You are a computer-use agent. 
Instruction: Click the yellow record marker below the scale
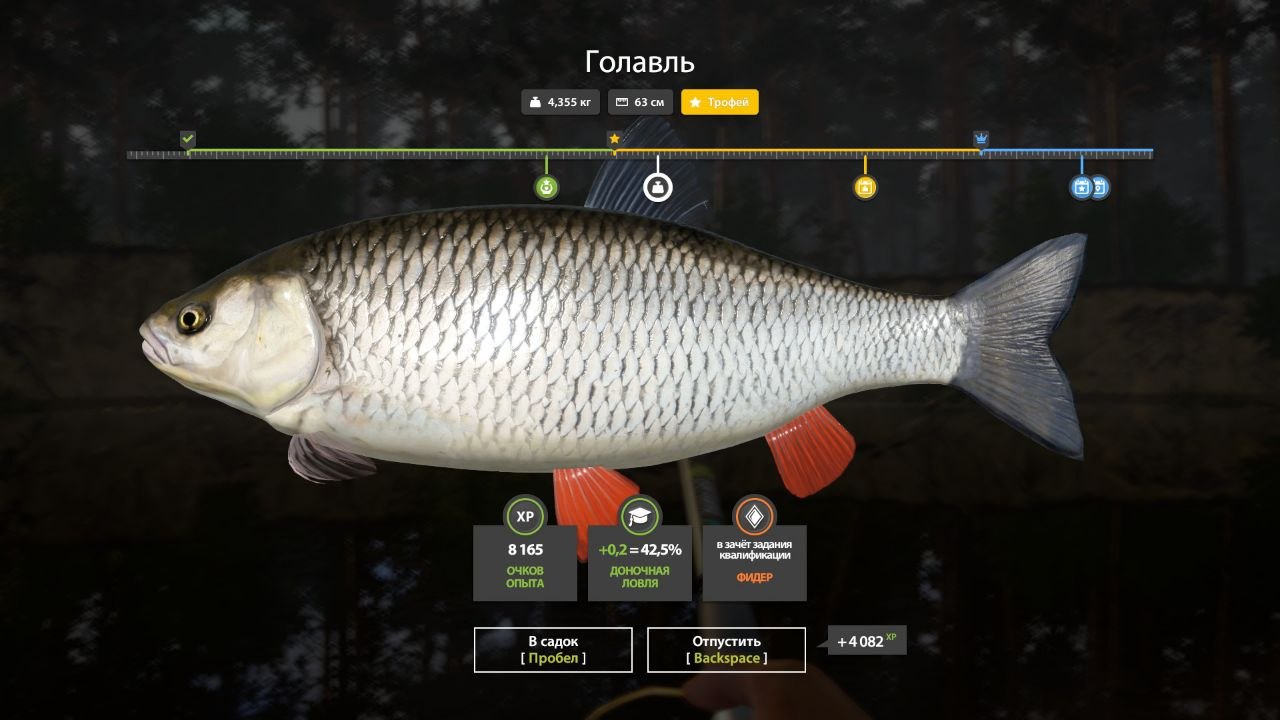pos(865,187)
